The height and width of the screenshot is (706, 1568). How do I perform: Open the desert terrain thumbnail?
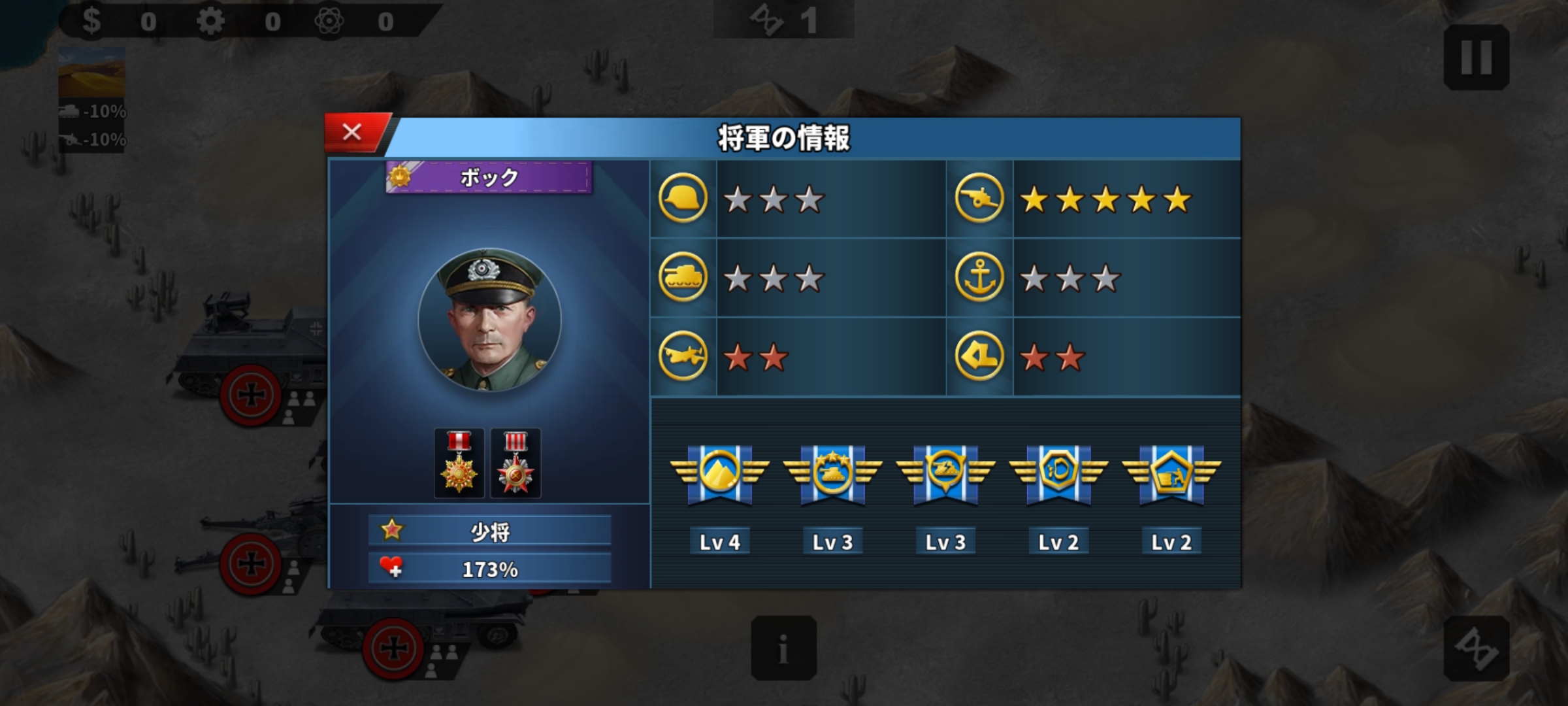[x=91, y=72]
